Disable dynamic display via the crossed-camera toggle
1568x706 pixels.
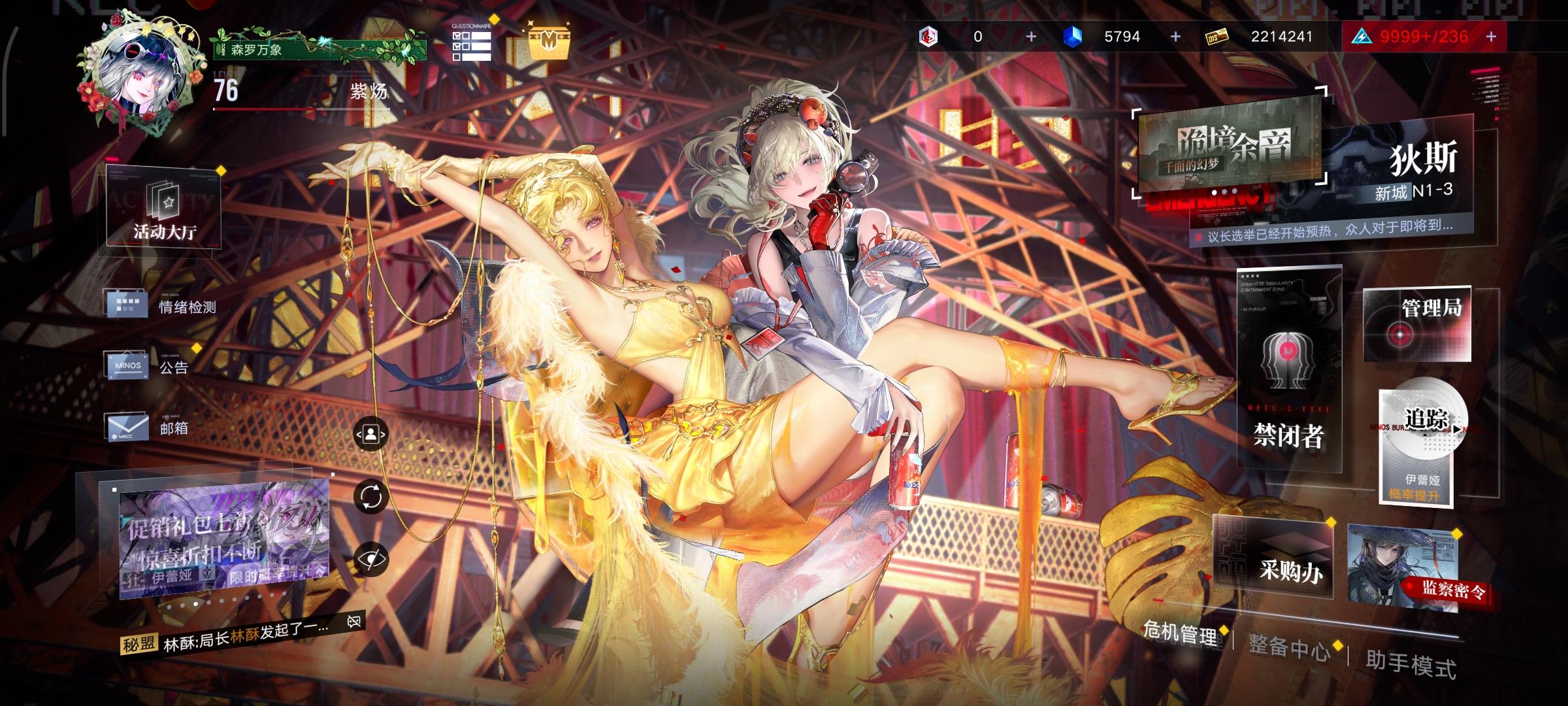coord(353,620)
